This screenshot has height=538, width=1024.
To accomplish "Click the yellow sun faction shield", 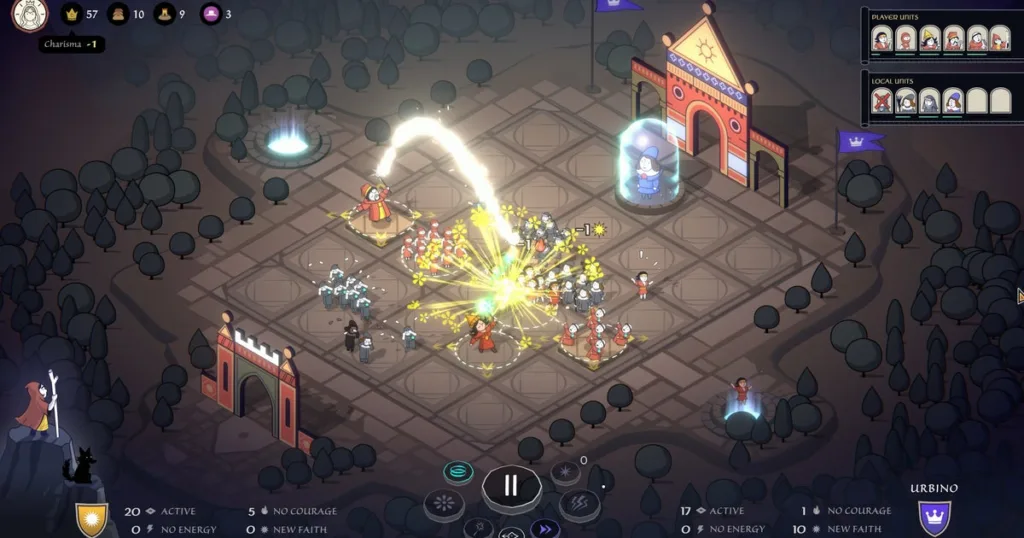I will click(91, 519).
